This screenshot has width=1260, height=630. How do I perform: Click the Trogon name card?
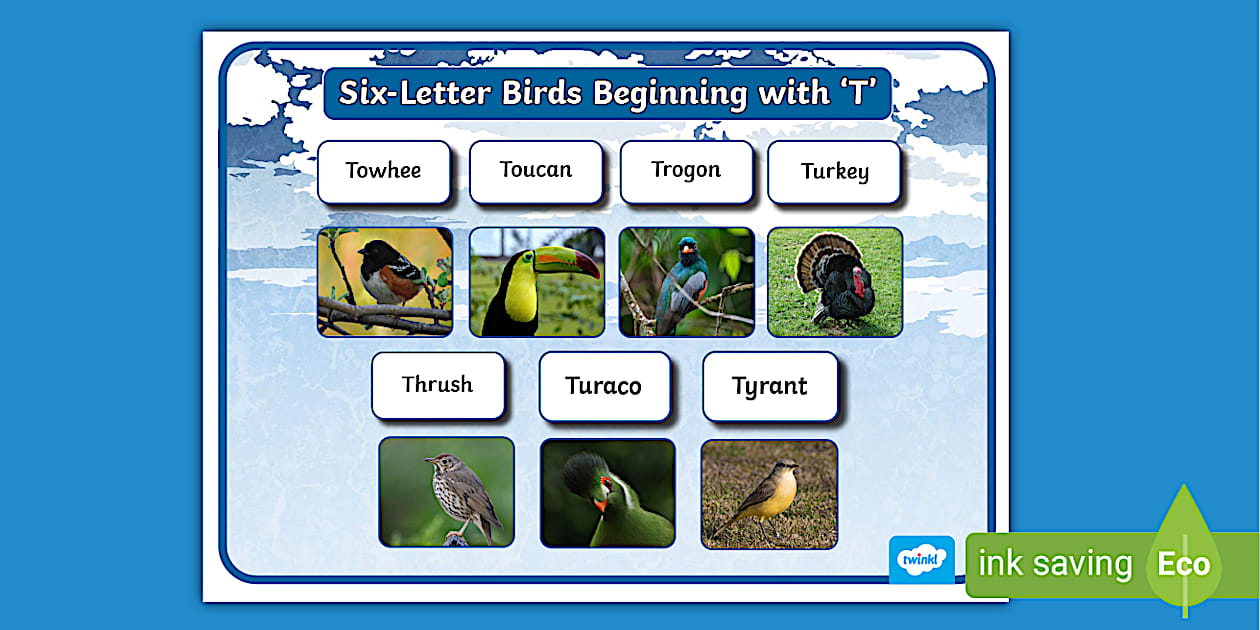(x=686, y=171)
